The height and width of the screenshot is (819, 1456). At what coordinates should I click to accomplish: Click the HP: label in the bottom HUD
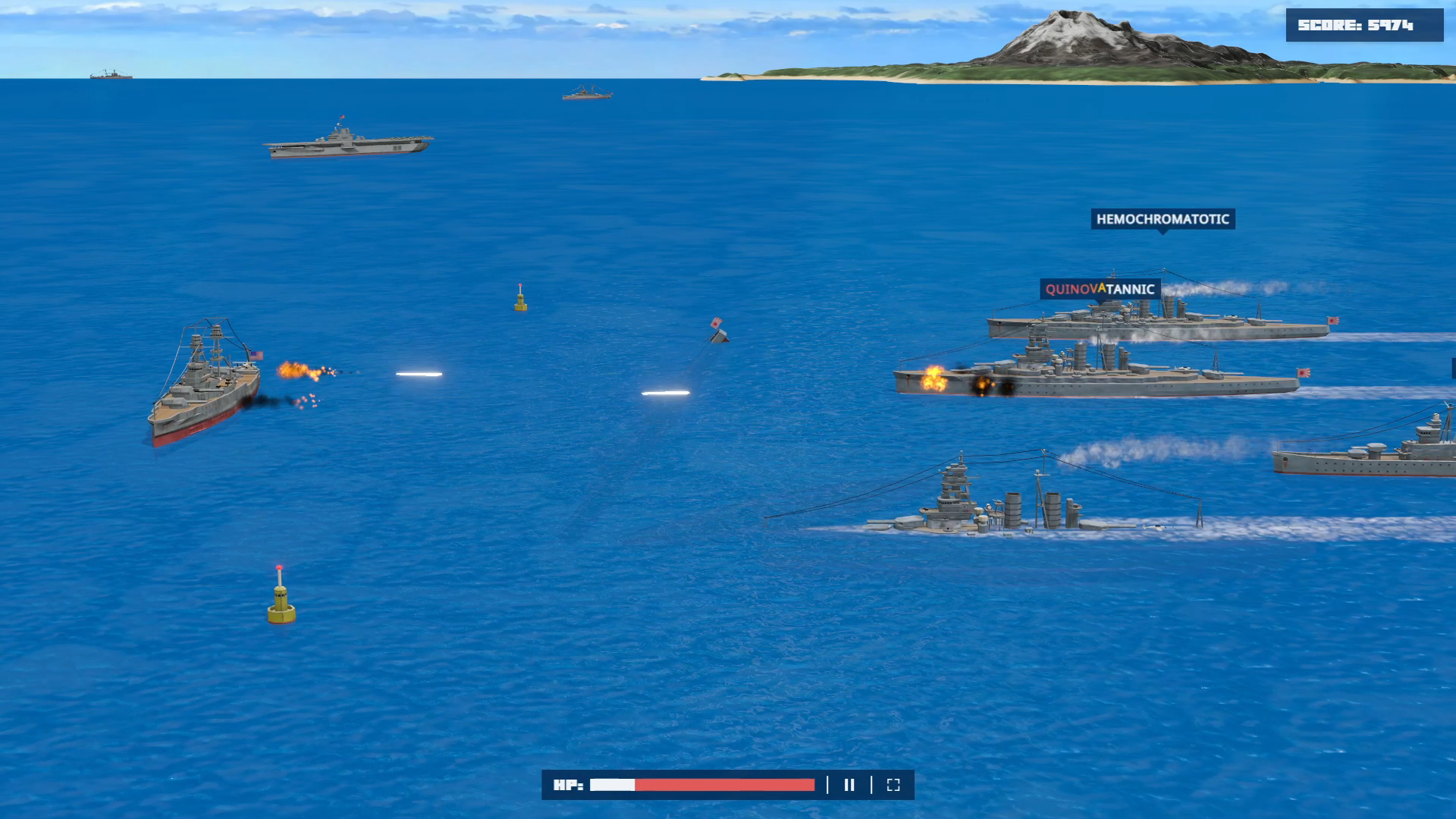pyautogui.click(x=568, y=785)
